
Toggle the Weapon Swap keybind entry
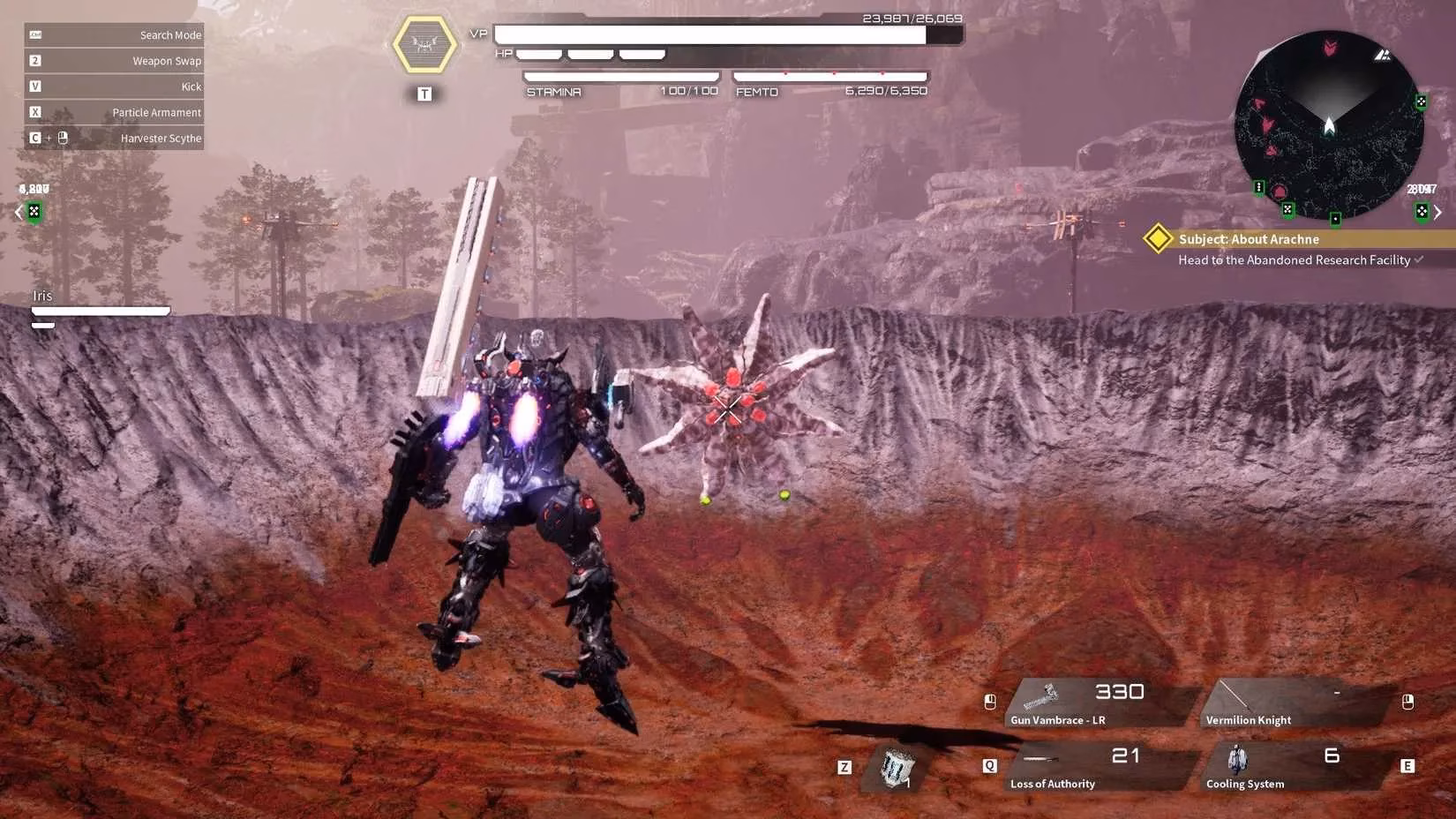(x=115, y=60)
